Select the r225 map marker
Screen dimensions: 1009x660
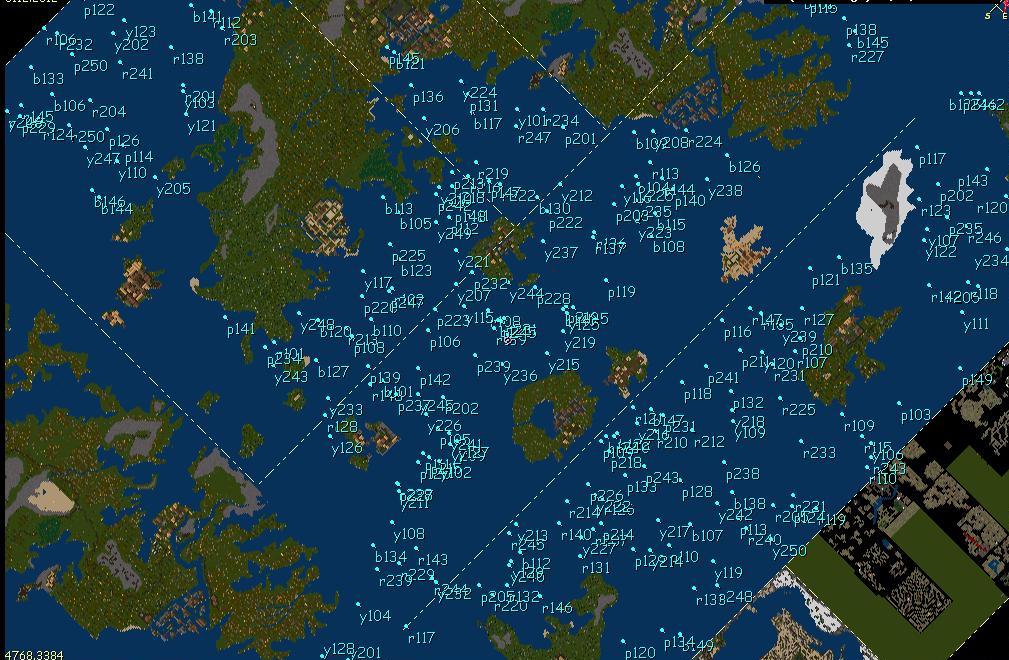(x=799, y=410)
